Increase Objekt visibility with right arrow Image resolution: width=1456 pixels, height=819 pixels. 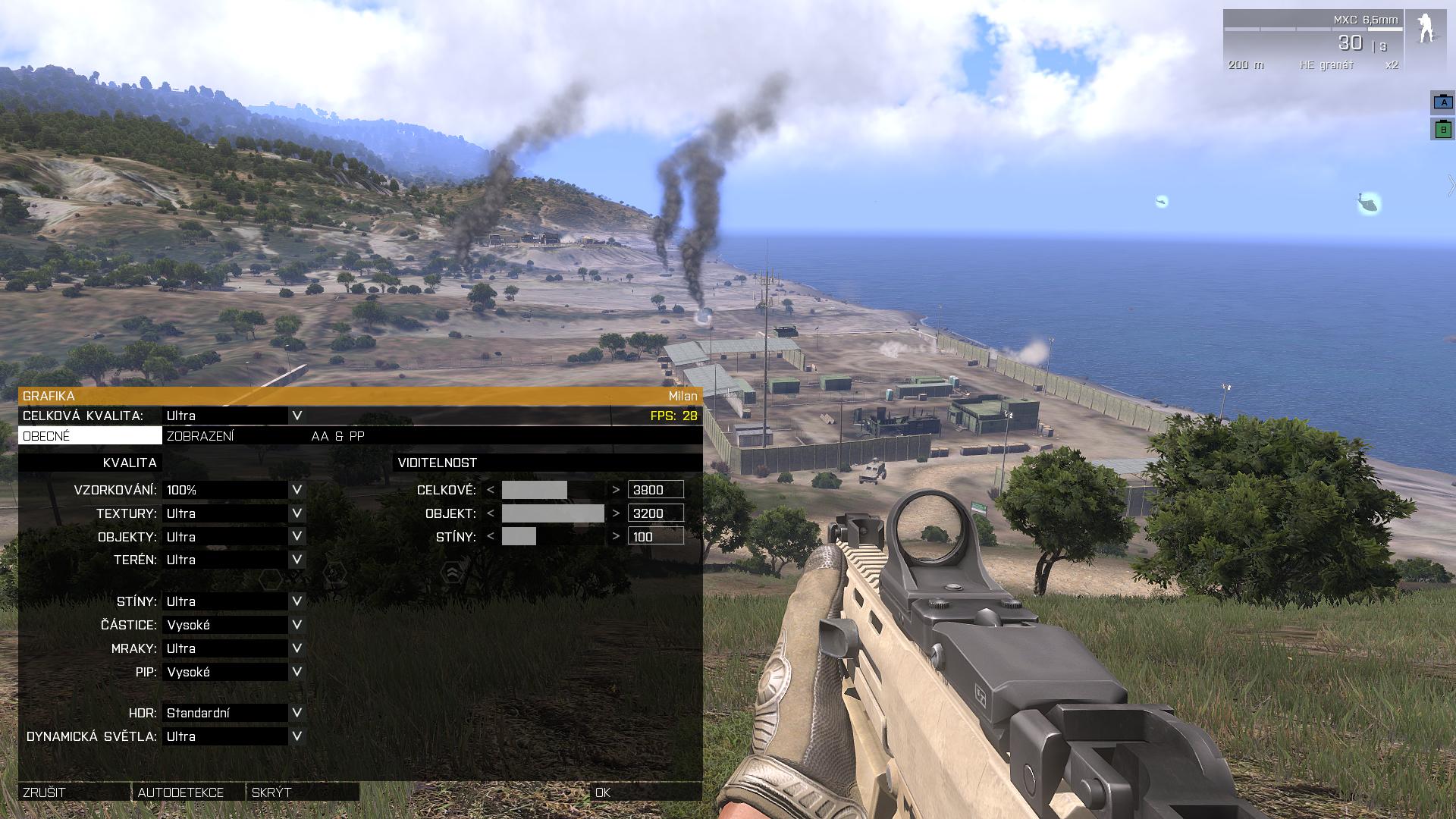click(x=616, y=513)
